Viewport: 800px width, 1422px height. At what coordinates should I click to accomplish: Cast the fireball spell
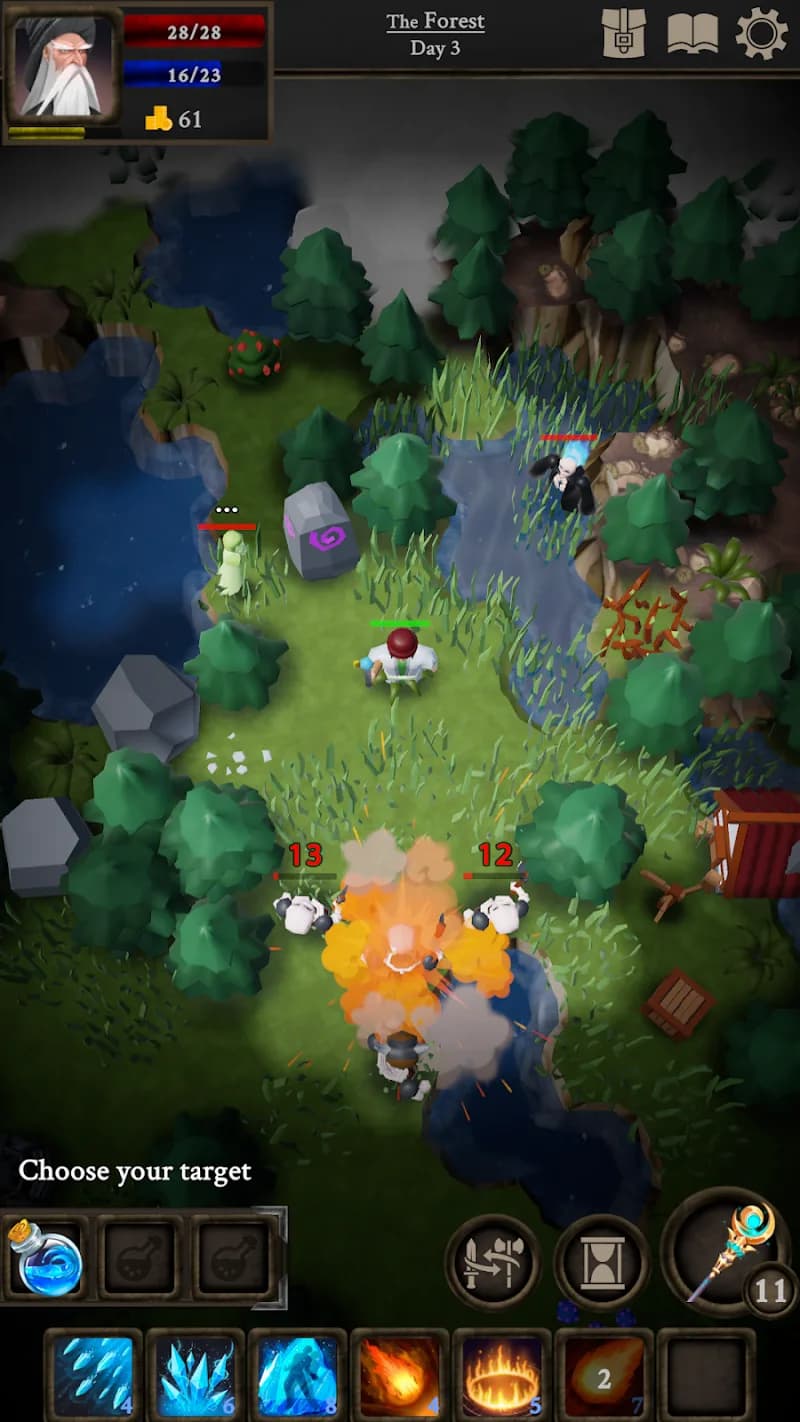coord(400,1376)
